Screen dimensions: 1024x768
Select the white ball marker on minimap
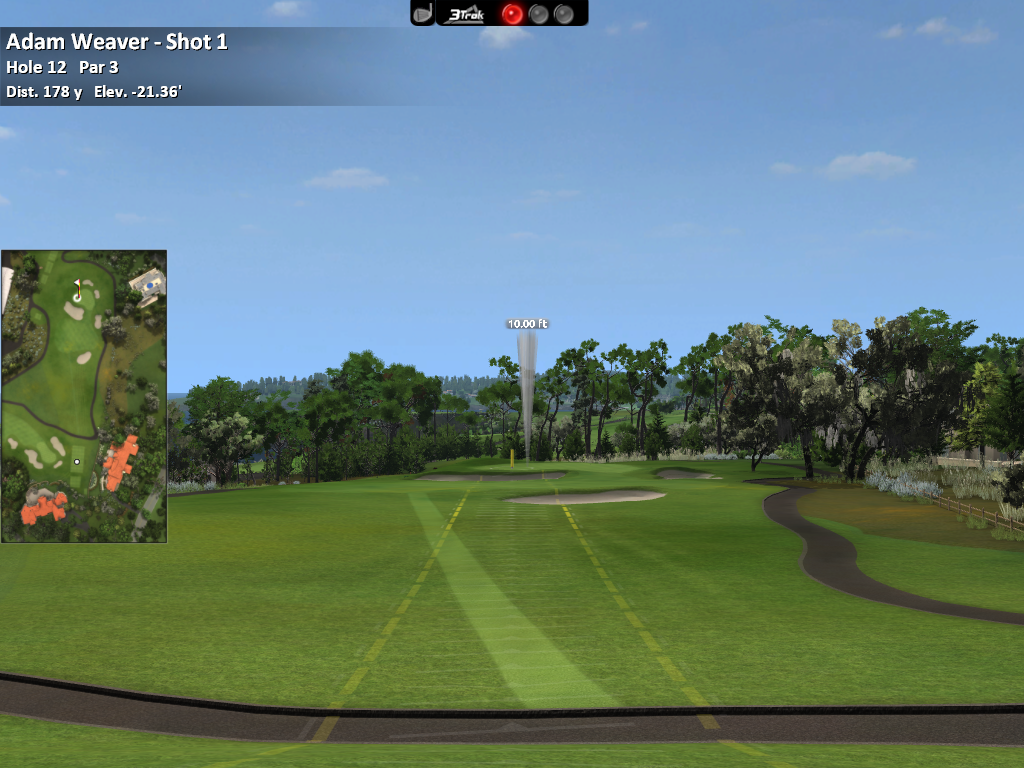point(77,462)
